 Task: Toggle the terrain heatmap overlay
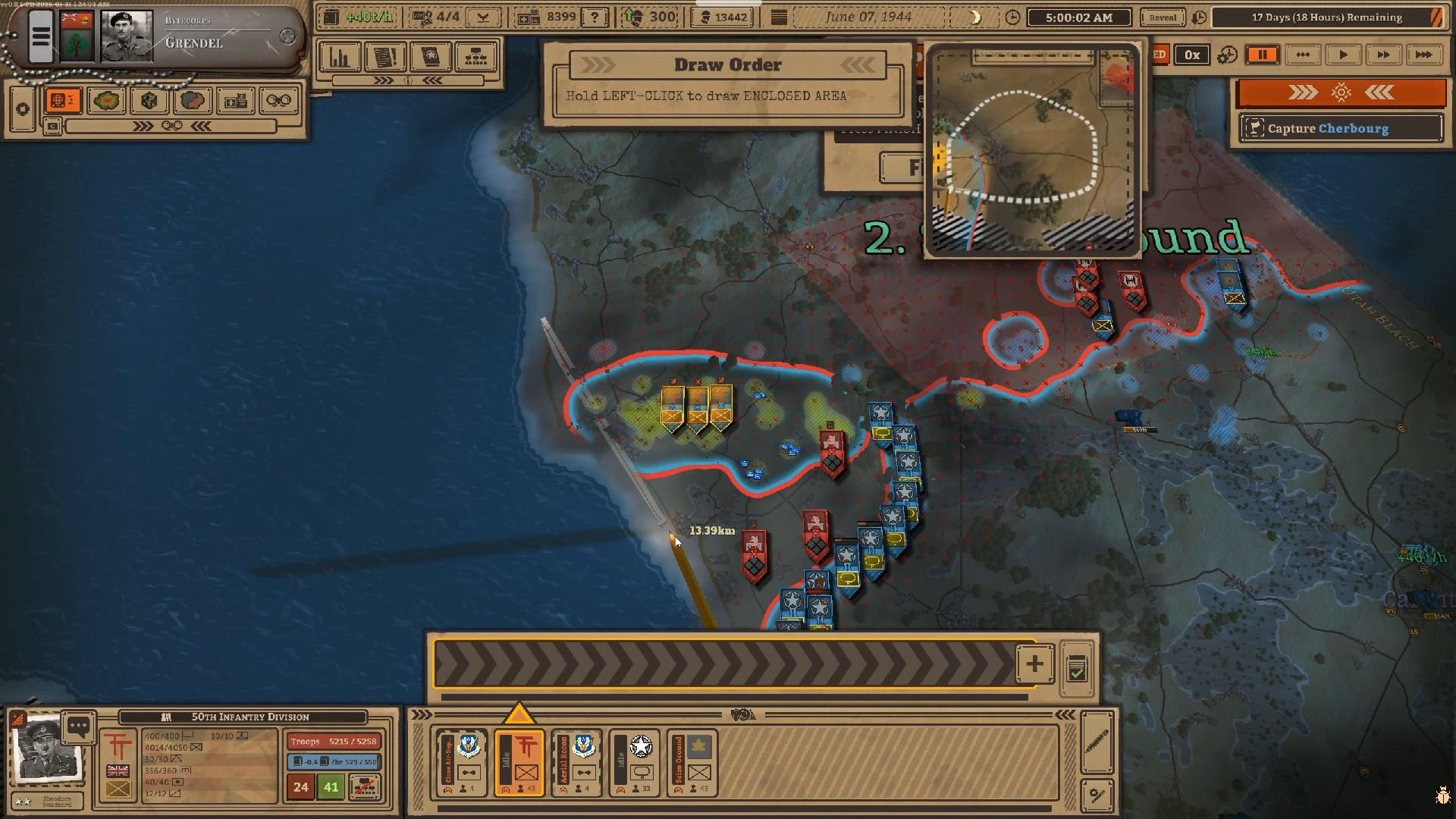(x=106, y=100)
